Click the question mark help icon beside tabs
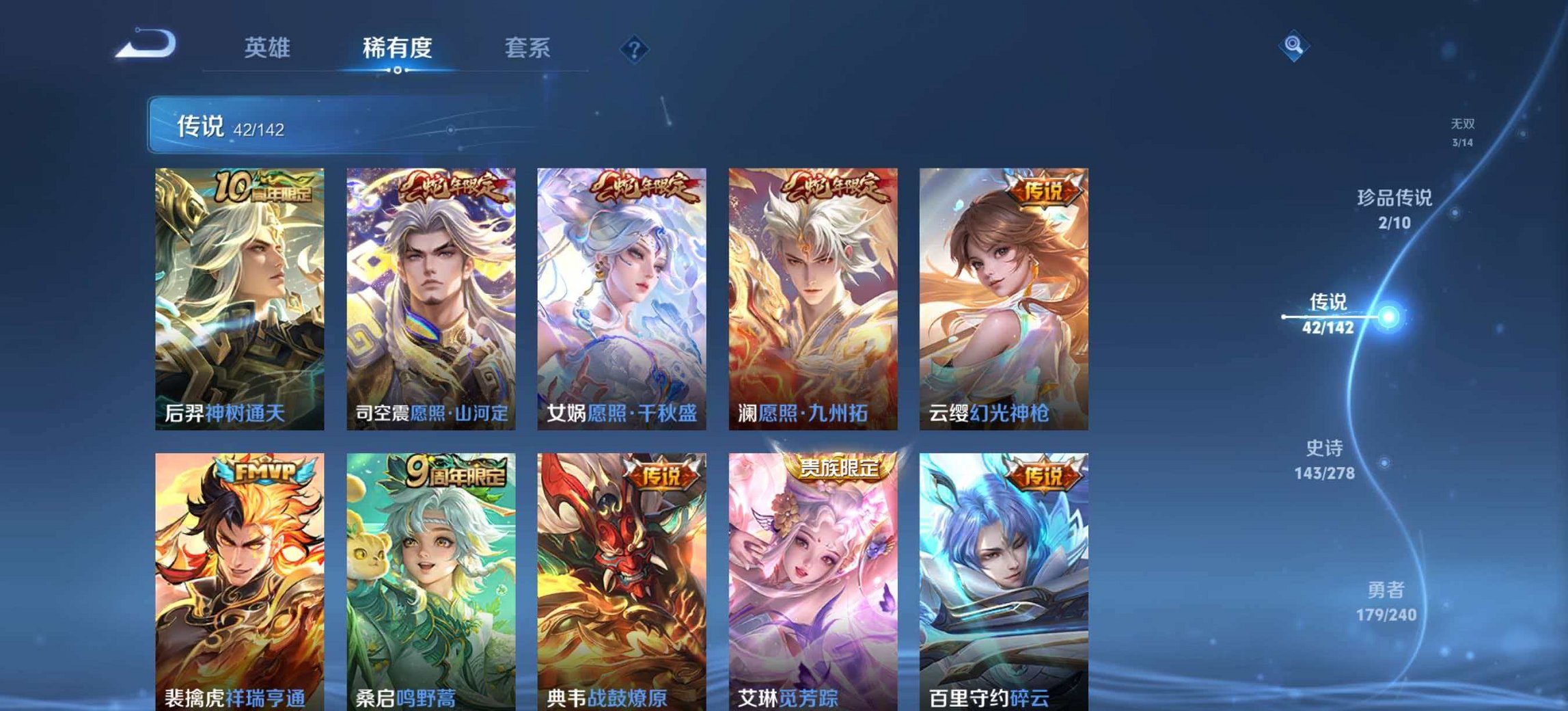Viewport: 1568px width, 711px height. [x=633, y=47]
